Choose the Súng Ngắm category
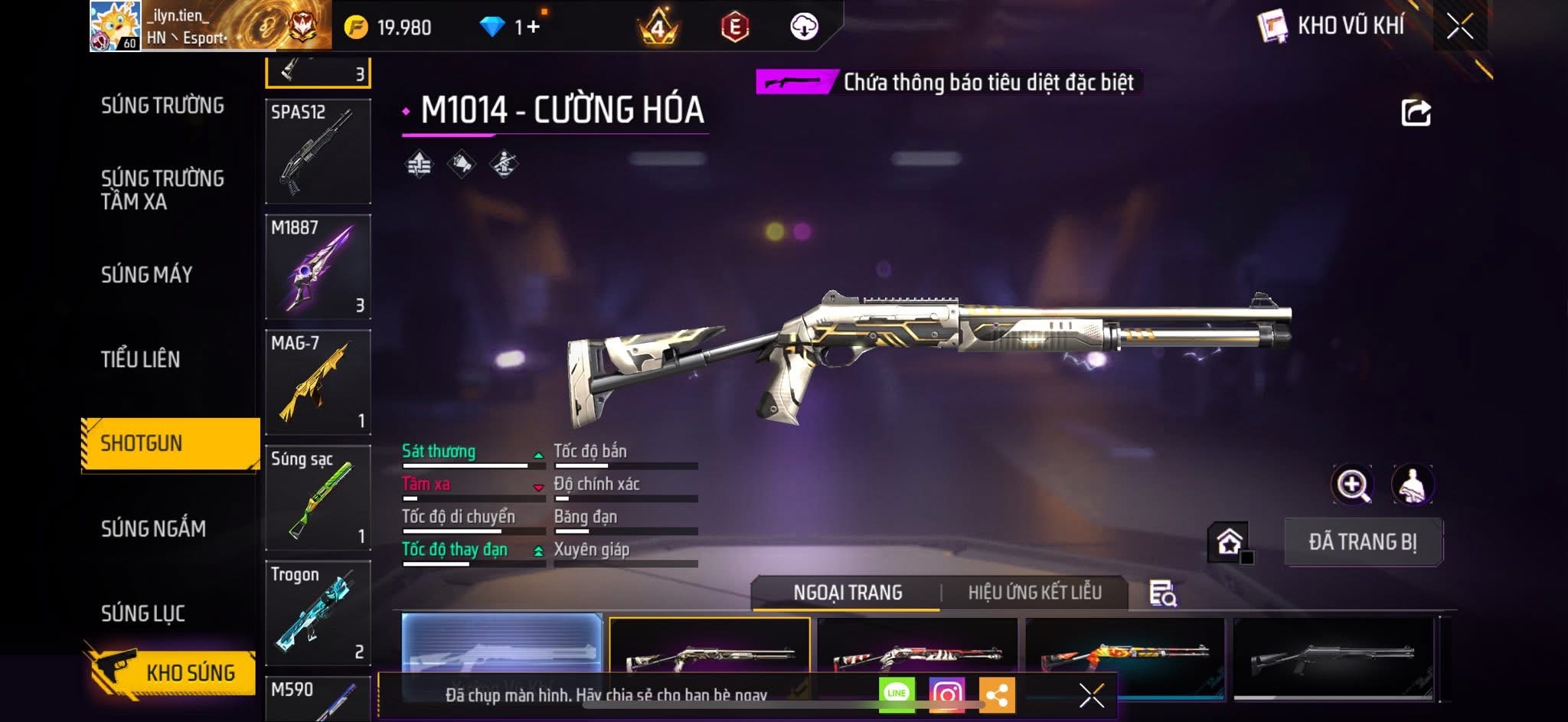This screenshot has width=1568, height=722. pyautogui.click(x=153, y=528)
